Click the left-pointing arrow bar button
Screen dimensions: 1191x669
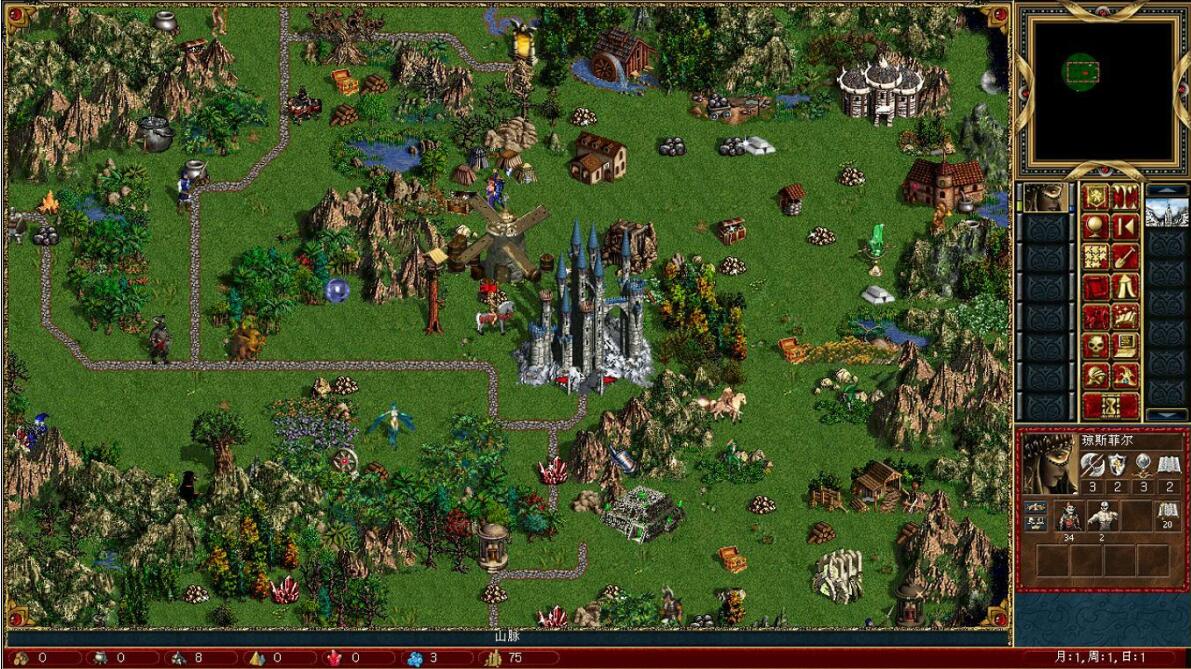(x=1126, y=227)
